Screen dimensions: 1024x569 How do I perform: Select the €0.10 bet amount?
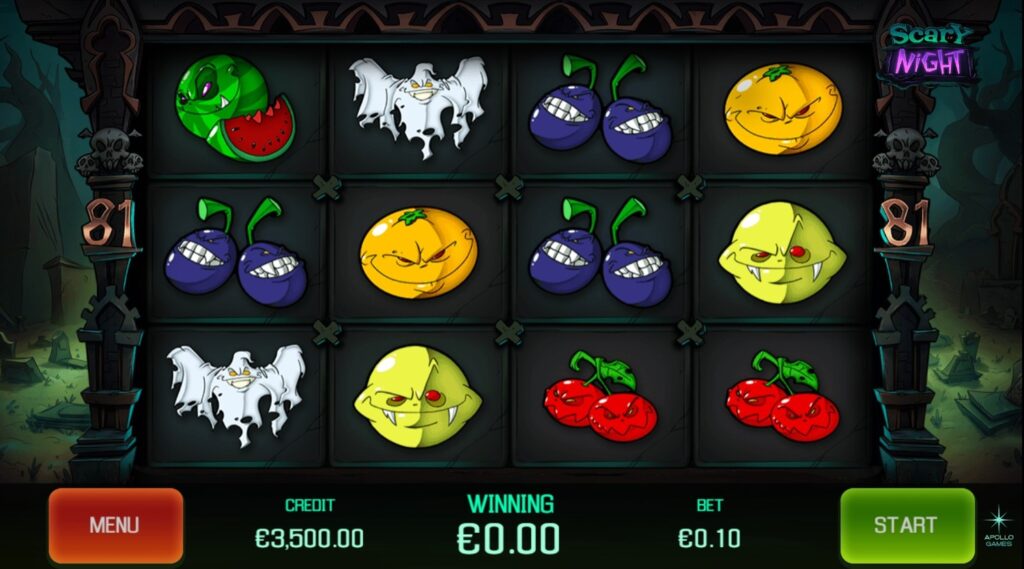coord(709,538)
